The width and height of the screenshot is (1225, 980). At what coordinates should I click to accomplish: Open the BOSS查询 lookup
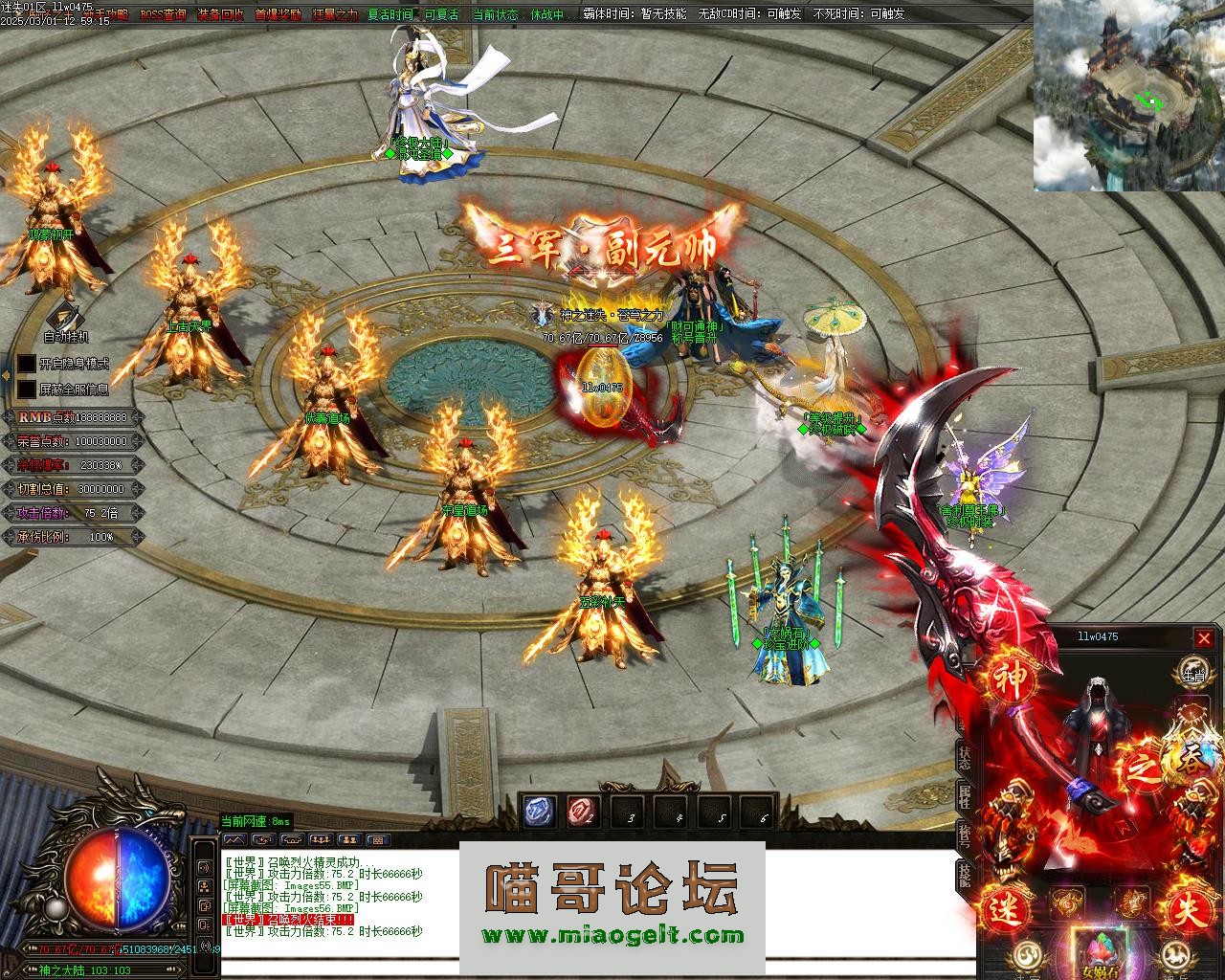[164, 15]
